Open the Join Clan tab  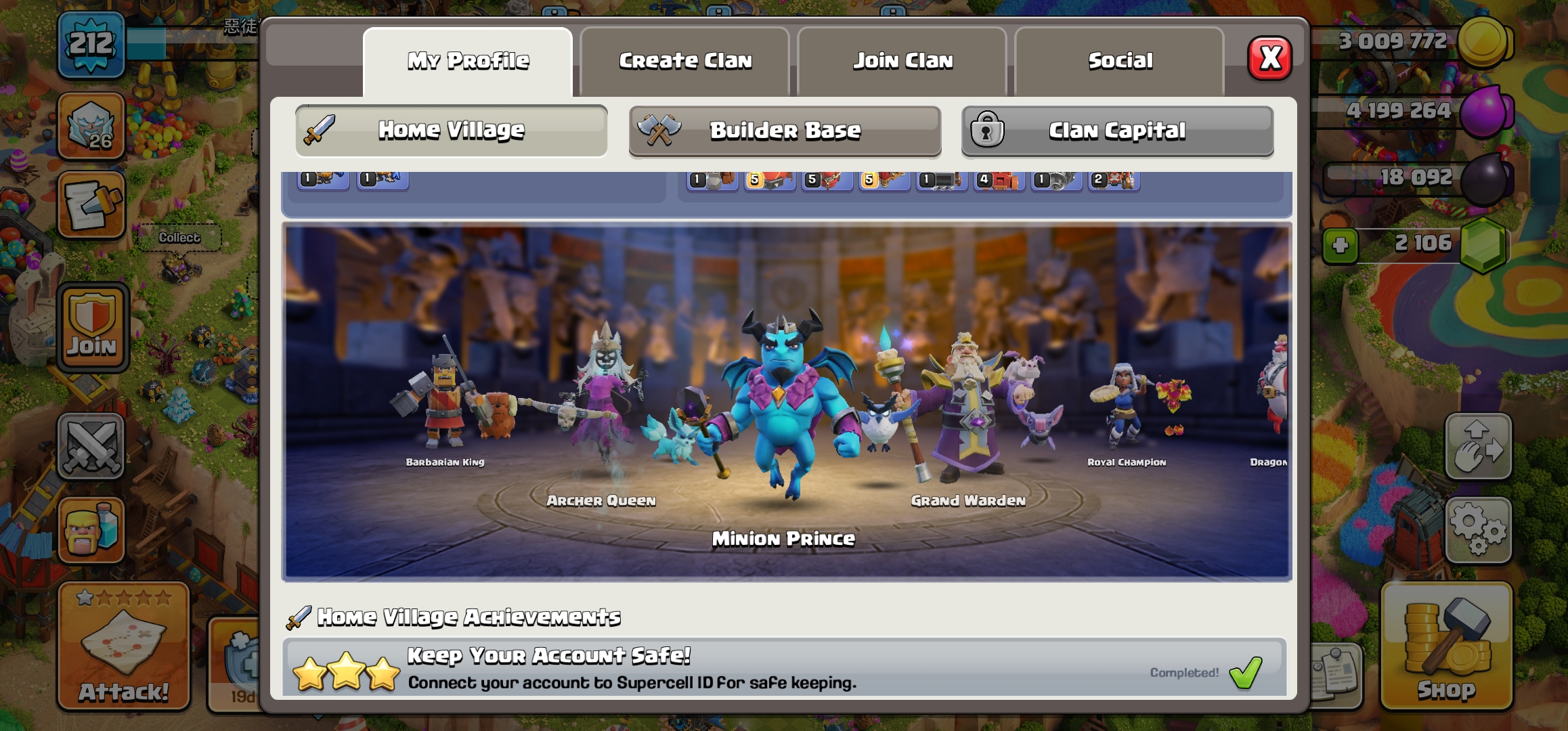tap(902, 62)
